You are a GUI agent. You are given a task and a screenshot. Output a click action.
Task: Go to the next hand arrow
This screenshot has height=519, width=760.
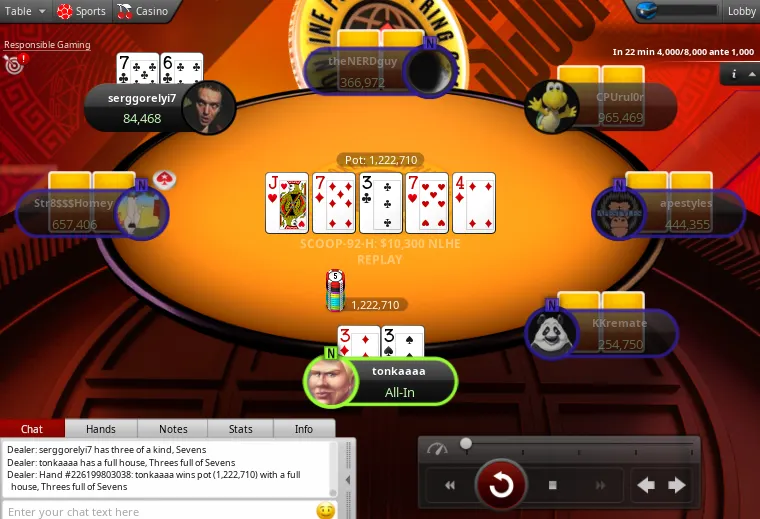677,486
